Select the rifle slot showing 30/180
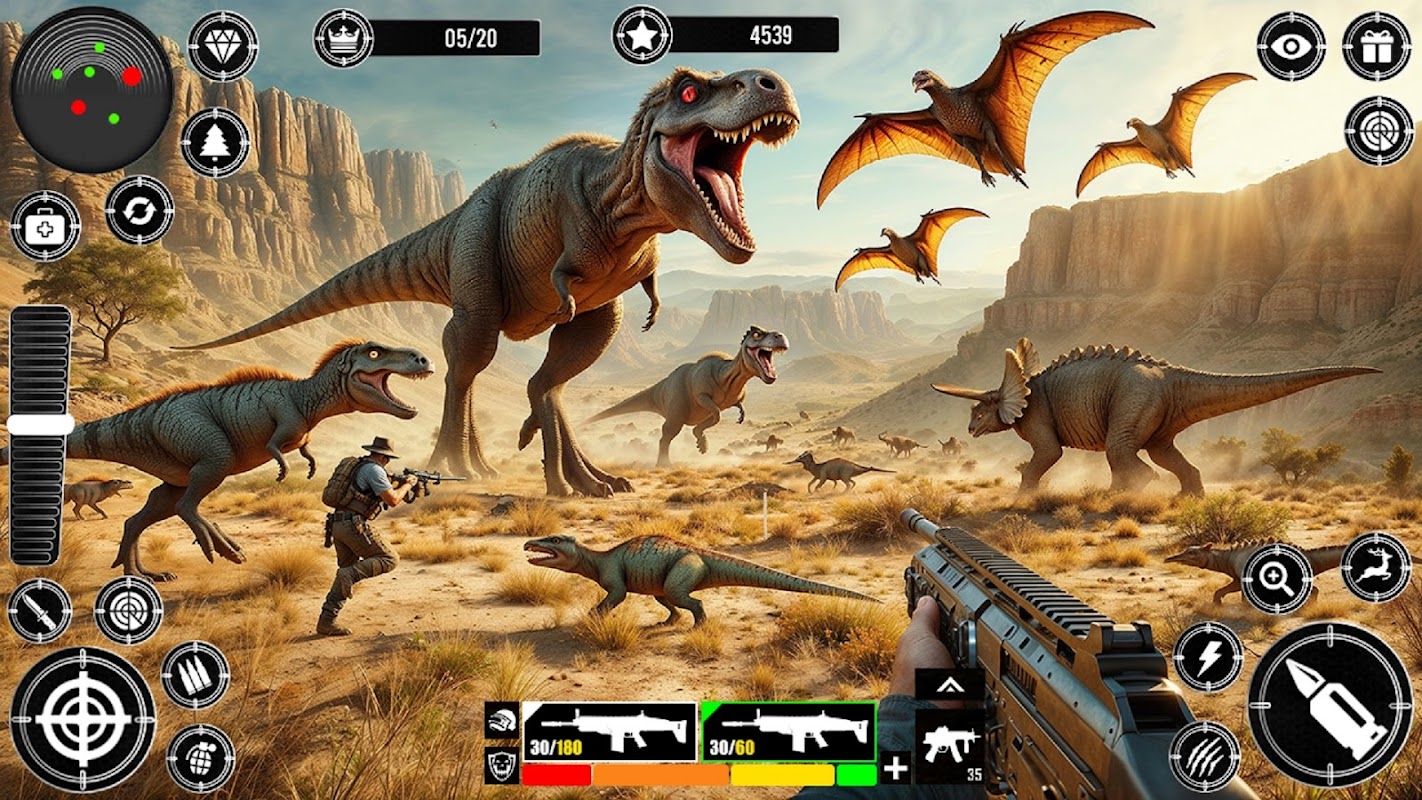The image size is (1422, 800). pos(609,732)
